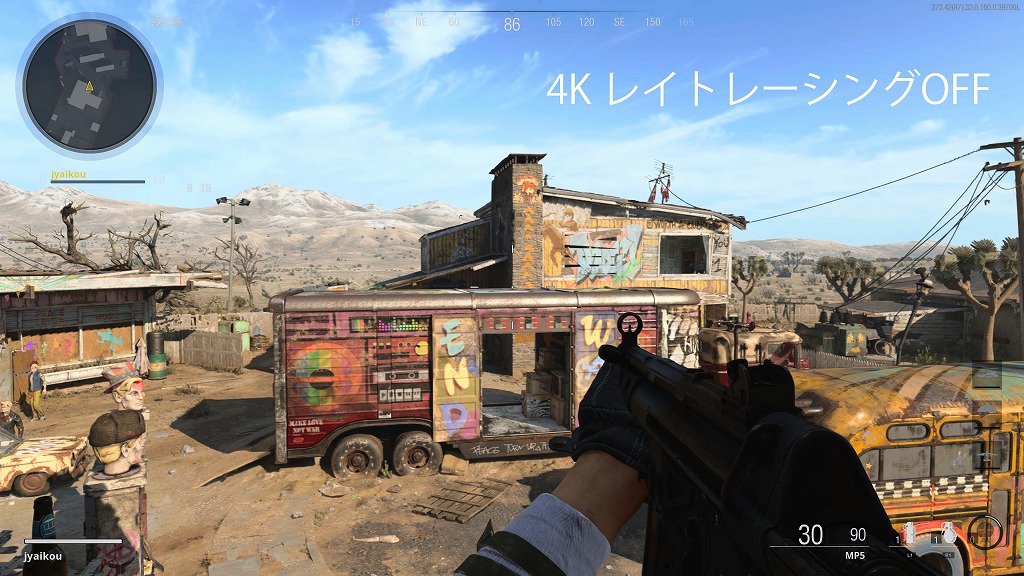Select the tactical grenade icon
Image resolution: width=1024 pixels, height=576 pixels.
tap(910, 533)
